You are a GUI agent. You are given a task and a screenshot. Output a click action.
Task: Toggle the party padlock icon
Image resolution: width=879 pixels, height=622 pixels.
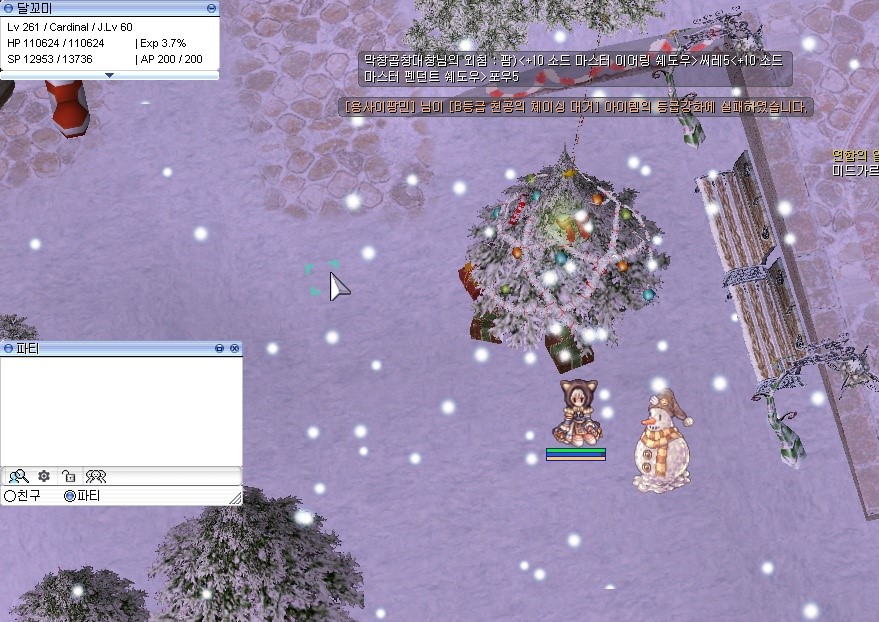pos(69,476)
